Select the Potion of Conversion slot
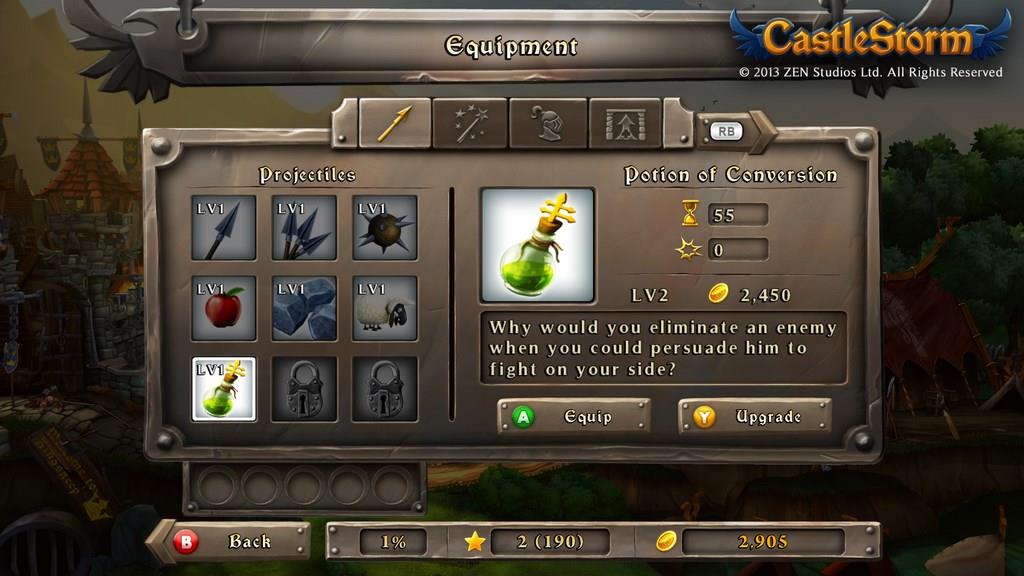1024x576 pixels. click(x=224, y=389)
